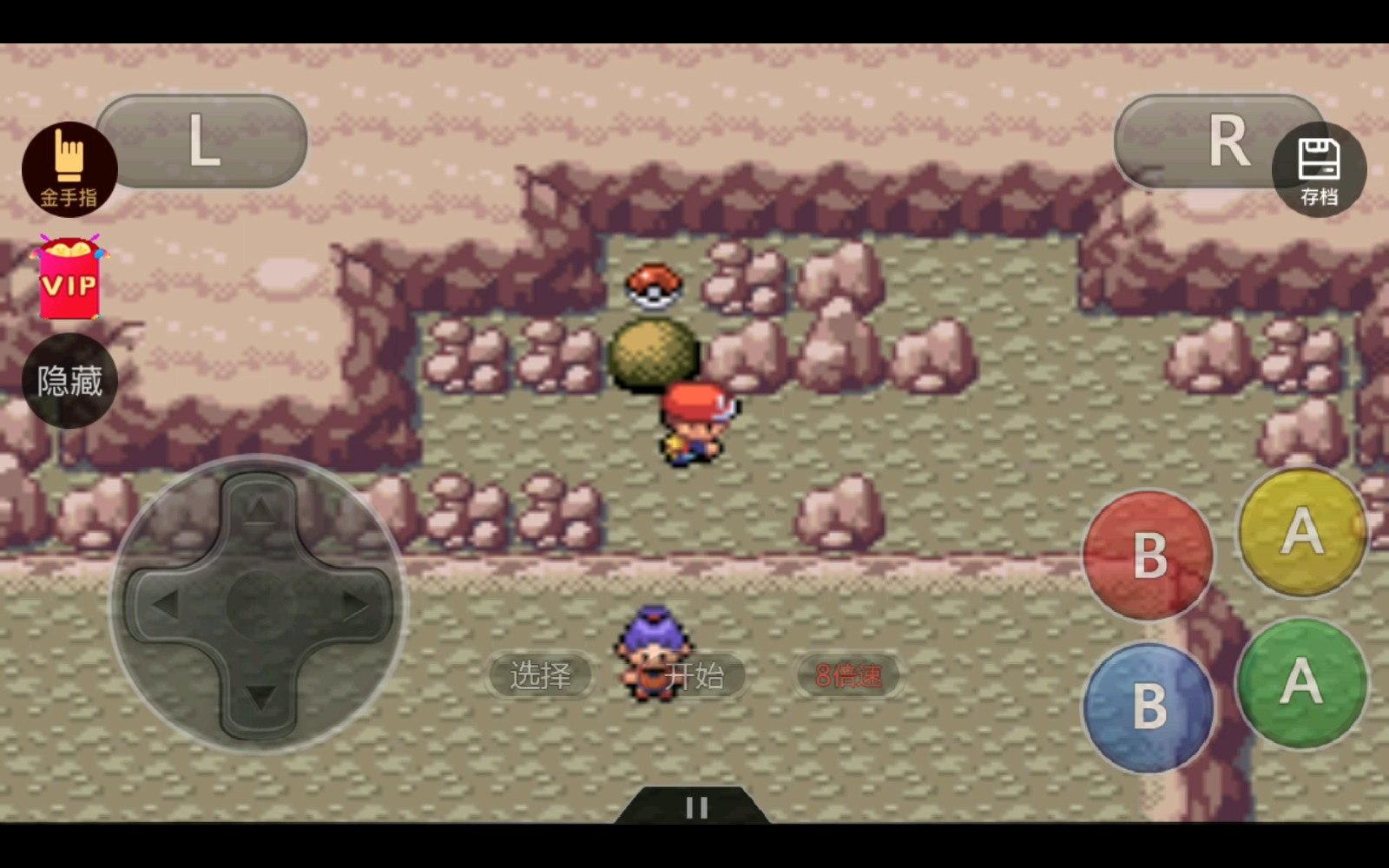Tap the D-pad left arrow
Image resolution: width=1389 pixels, height=868 pixels.
pyautogui.click(x=165, y=604)
